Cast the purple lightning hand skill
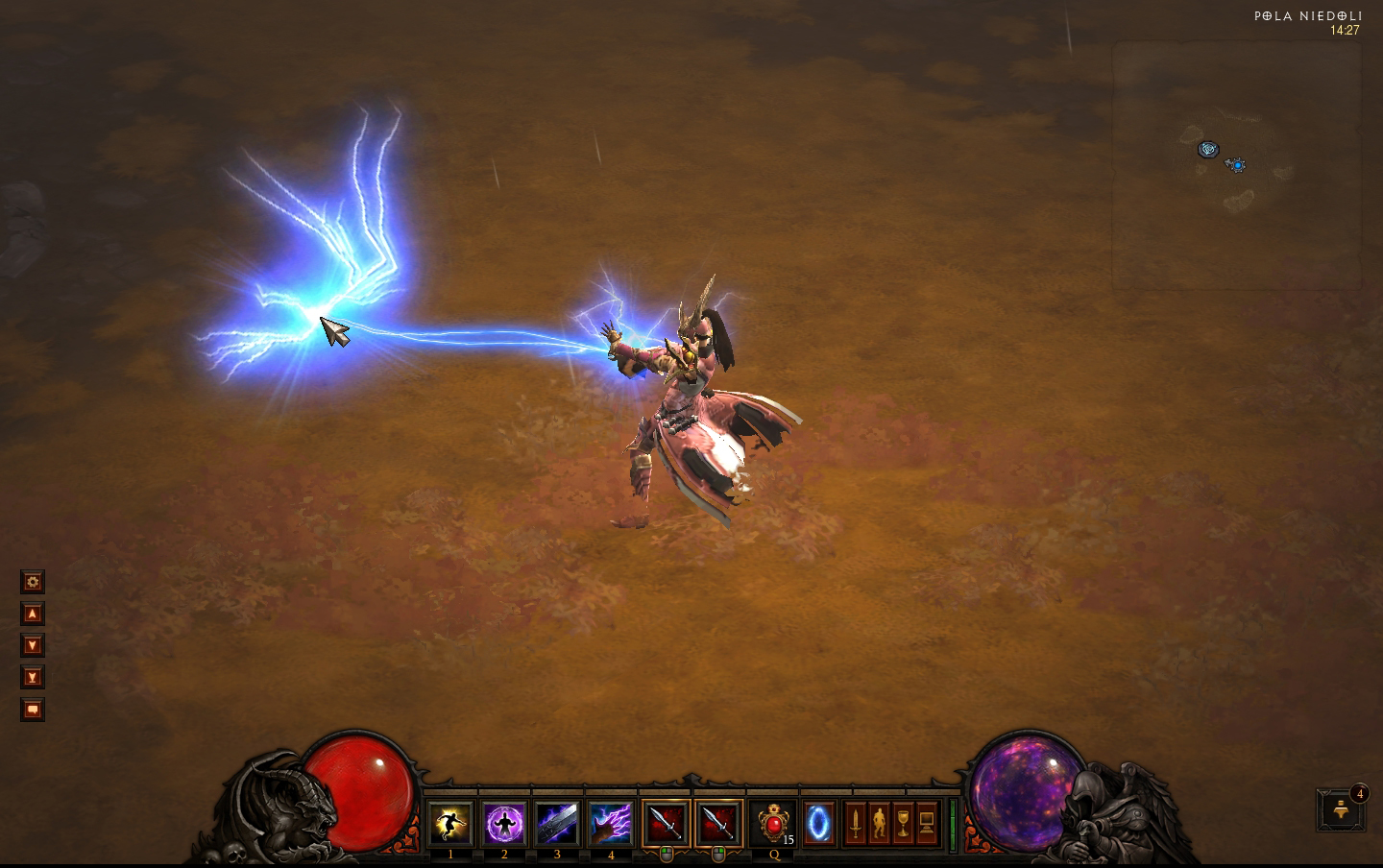Image resolution: width=1383 pixels, height=868 pixels. click(x=611, y=823)
